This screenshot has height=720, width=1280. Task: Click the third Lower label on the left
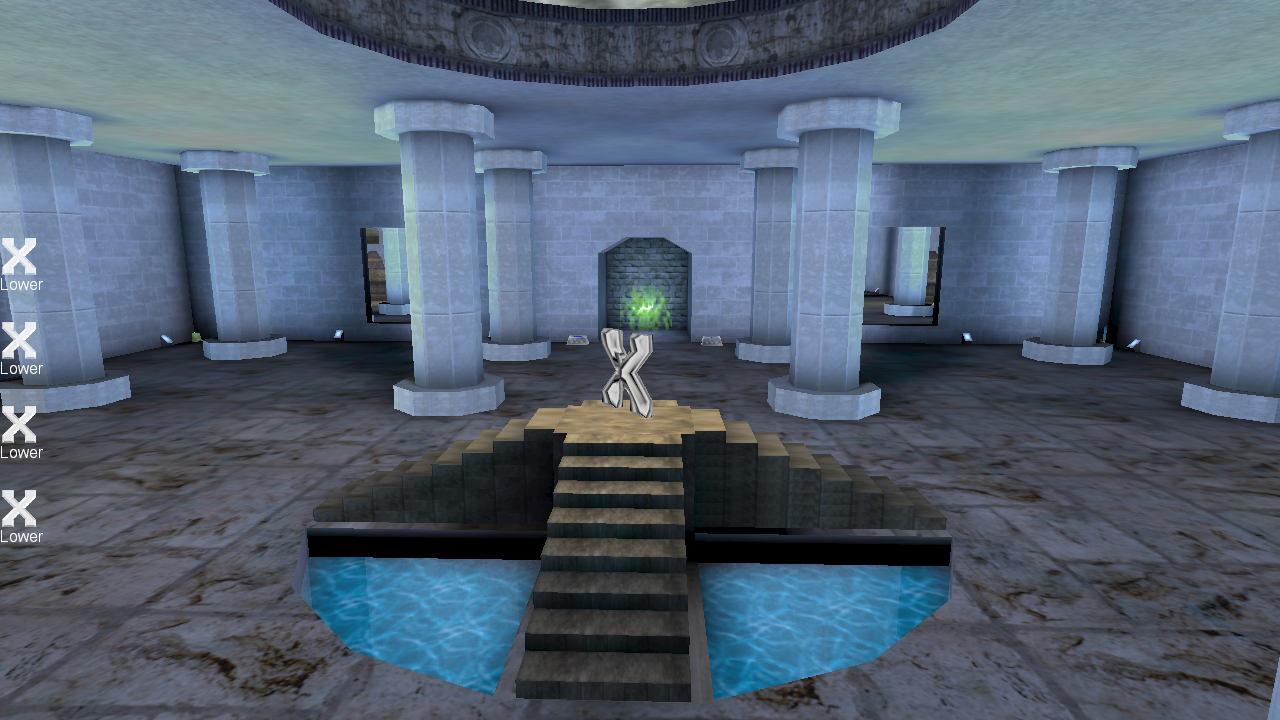(x=22, y=451)
